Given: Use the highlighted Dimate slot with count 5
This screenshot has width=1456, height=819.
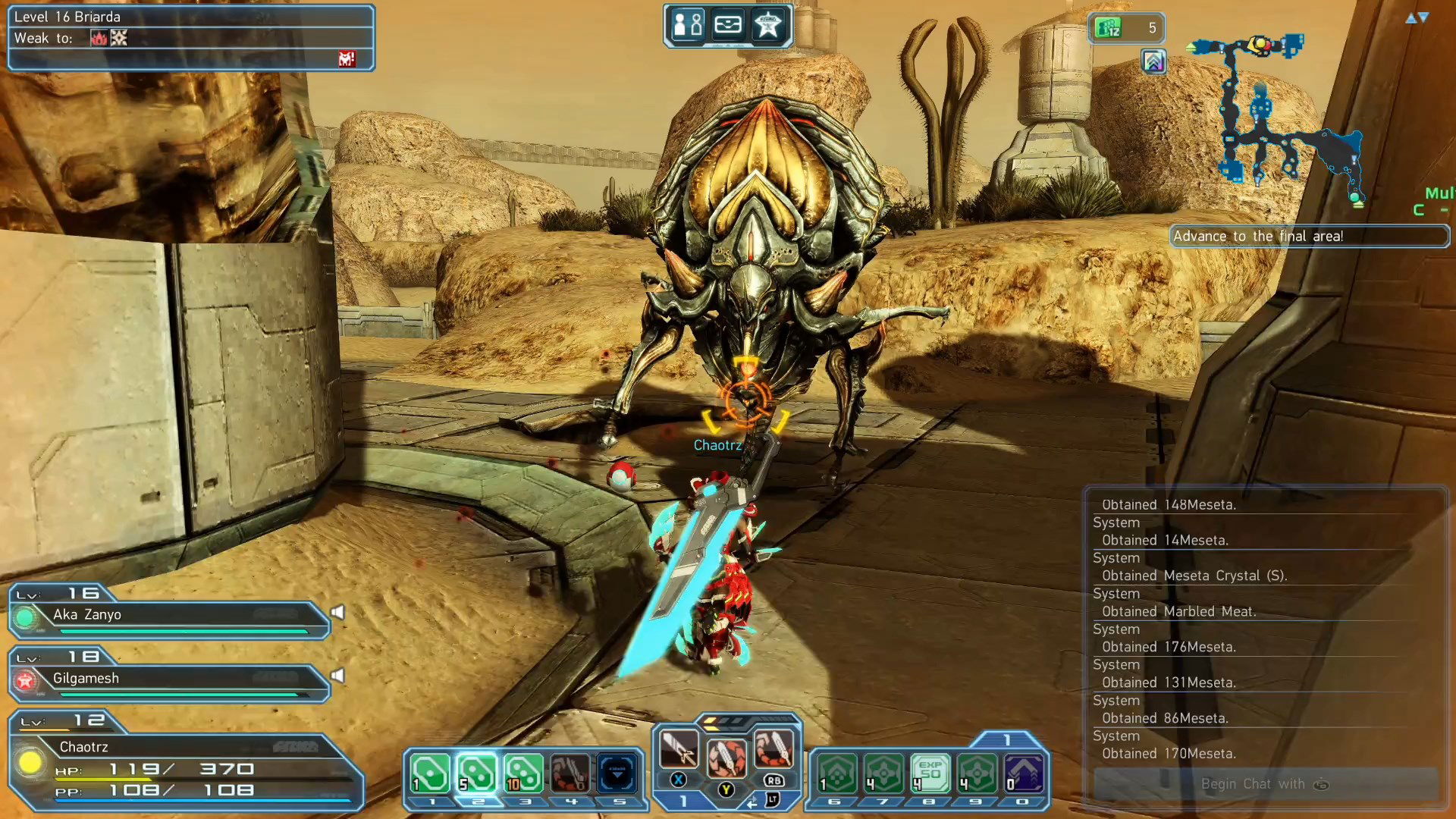Looking at the screenshot, I should pyautogui.click(x=477, y=773).
